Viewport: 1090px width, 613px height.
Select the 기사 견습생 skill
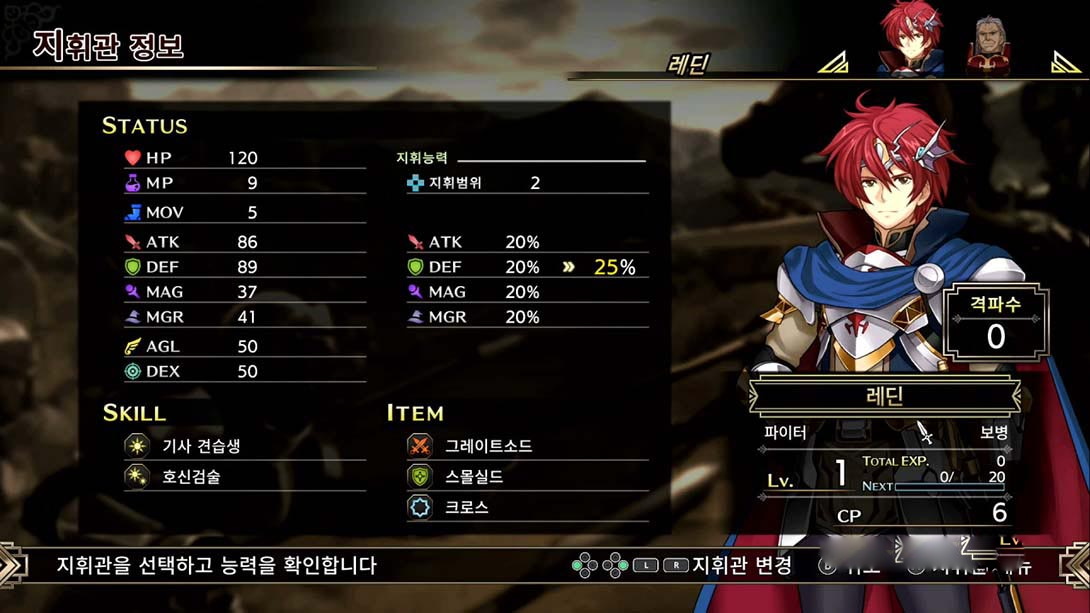click(x=201, y=446)
